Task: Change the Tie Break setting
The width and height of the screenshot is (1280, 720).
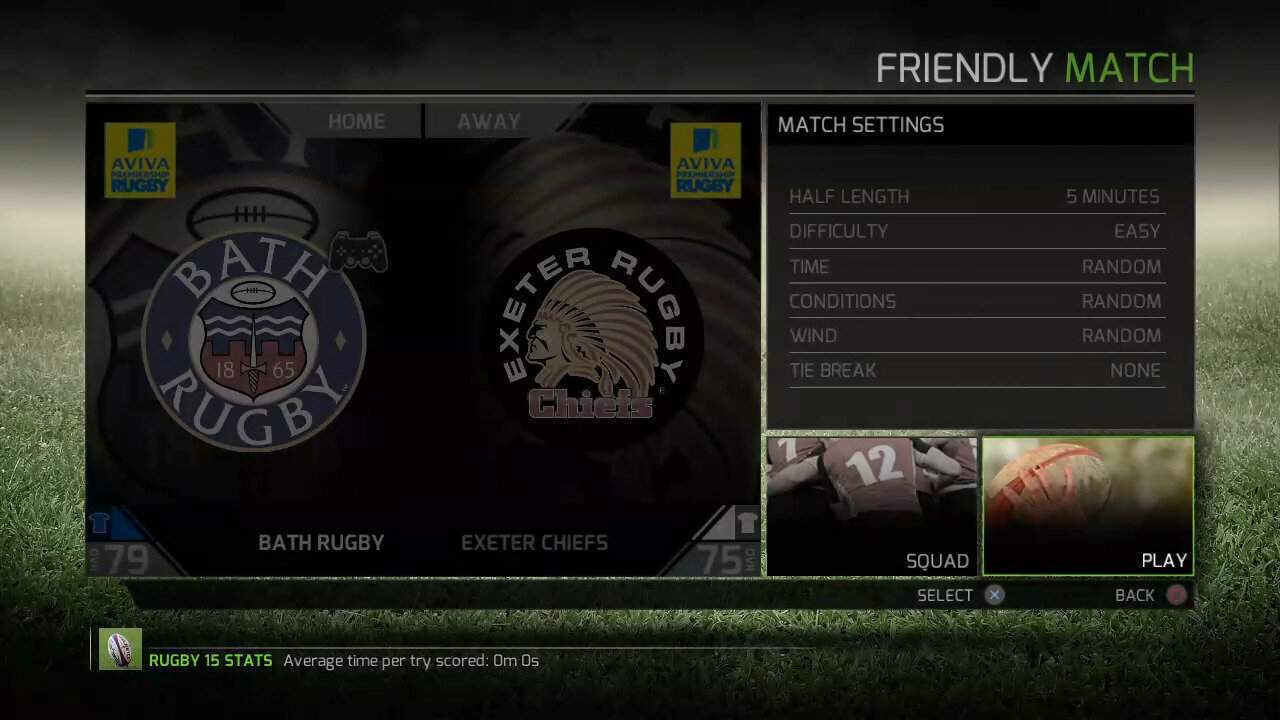Action: [x=975, y=370]
